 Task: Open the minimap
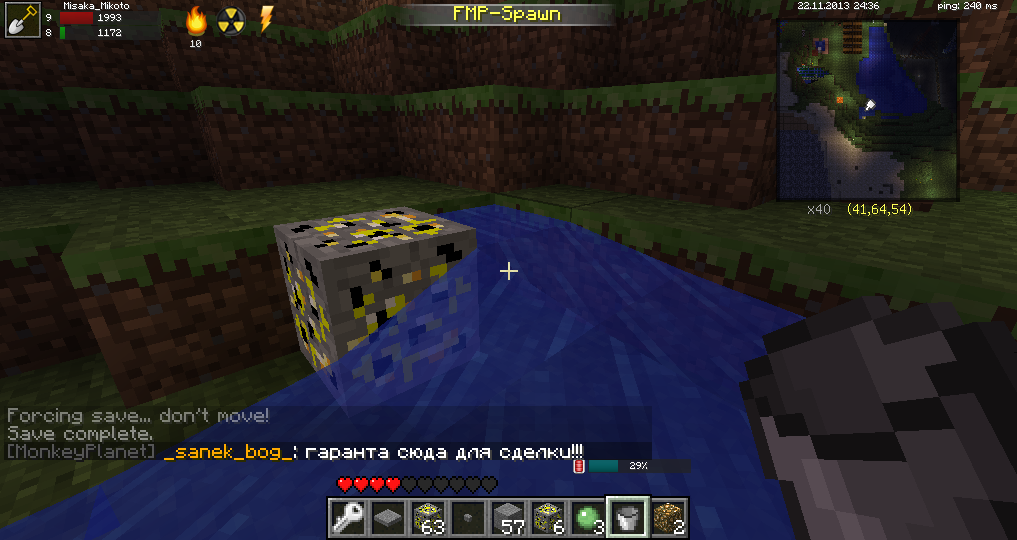(x=867, y=108)
